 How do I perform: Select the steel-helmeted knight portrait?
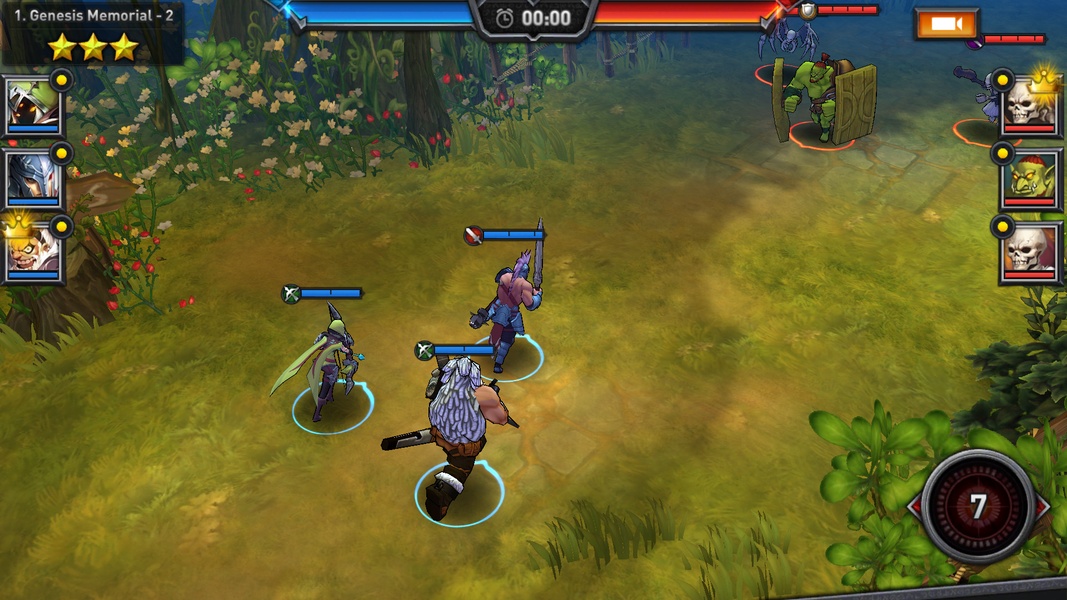click(x=33, y=179)
